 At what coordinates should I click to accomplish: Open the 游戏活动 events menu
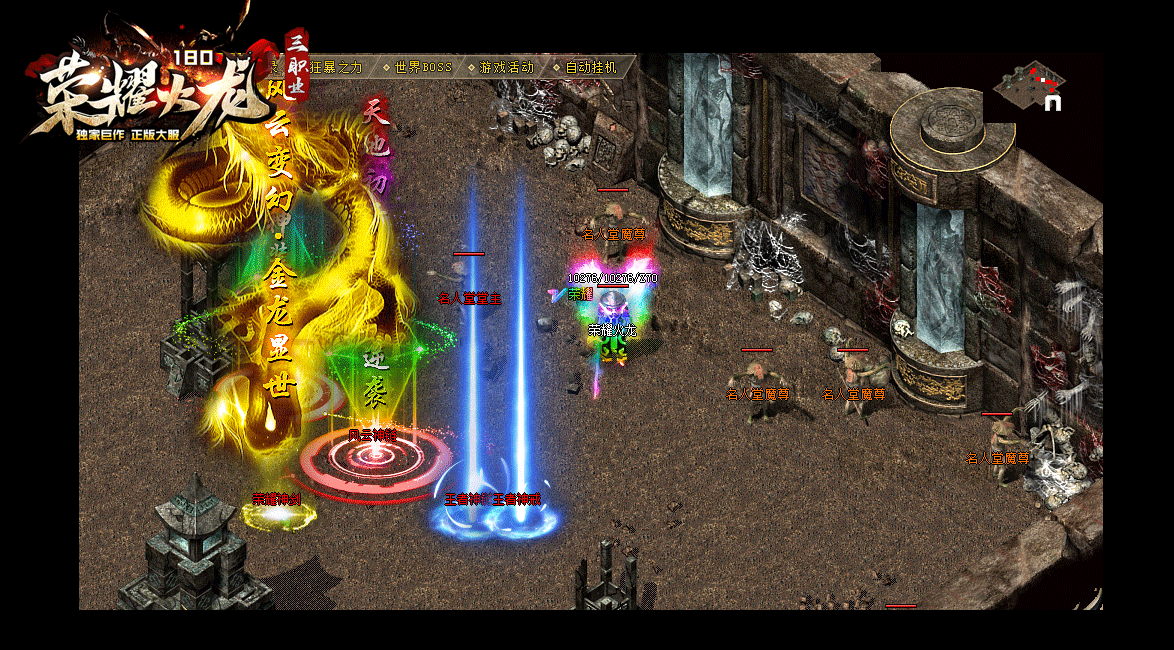coord(506,67)
